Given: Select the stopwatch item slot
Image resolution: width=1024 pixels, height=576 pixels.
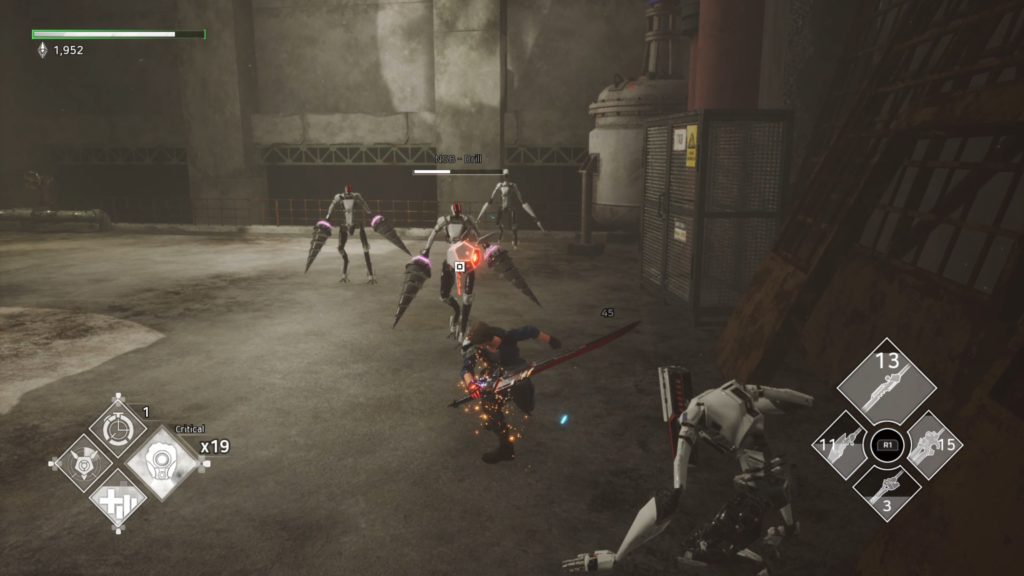Looking at the screenshot, I should (x=118, y=424).
